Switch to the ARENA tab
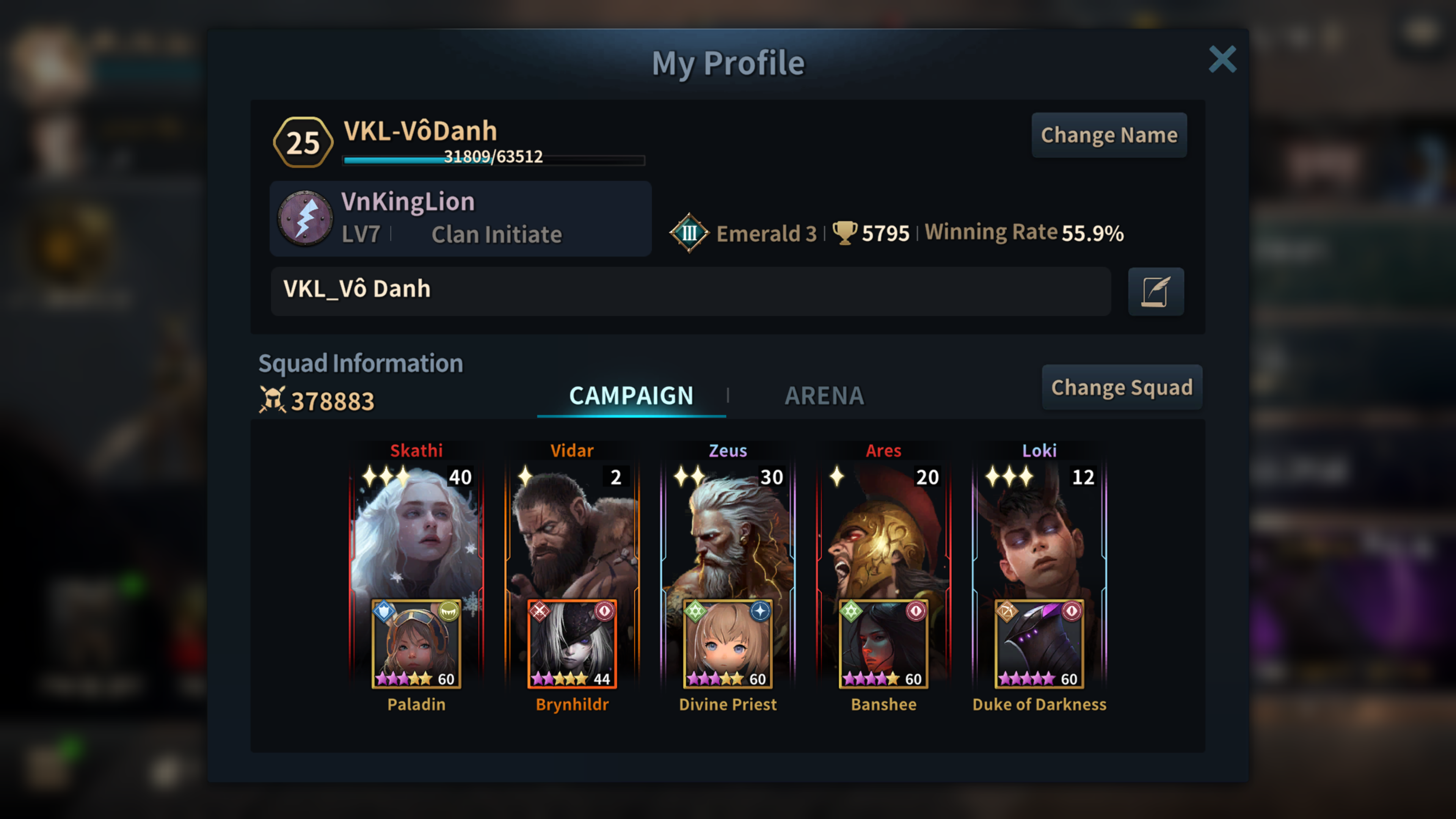 pos(824,395)
